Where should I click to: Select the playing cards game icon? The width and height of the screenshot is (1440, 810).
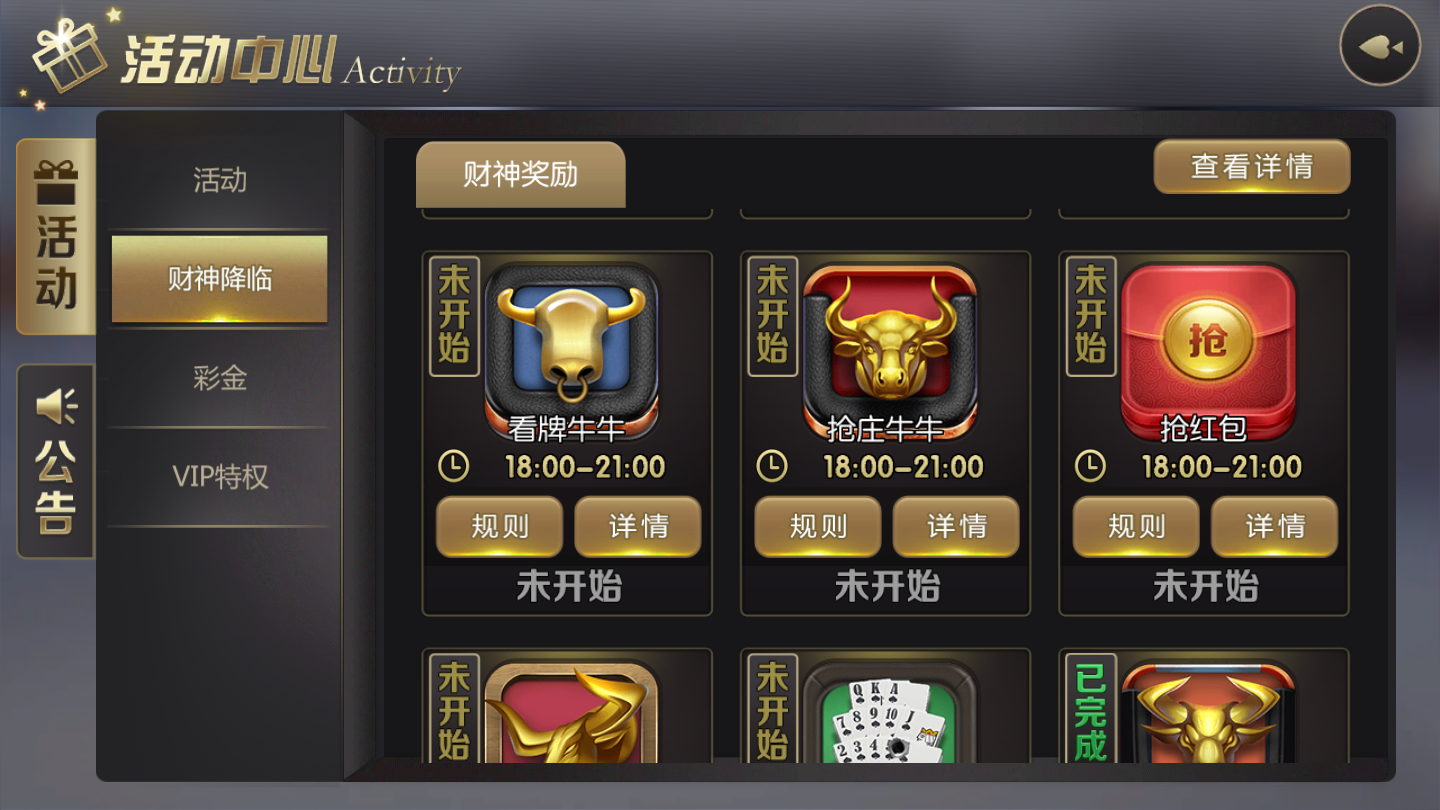(889, 715)
